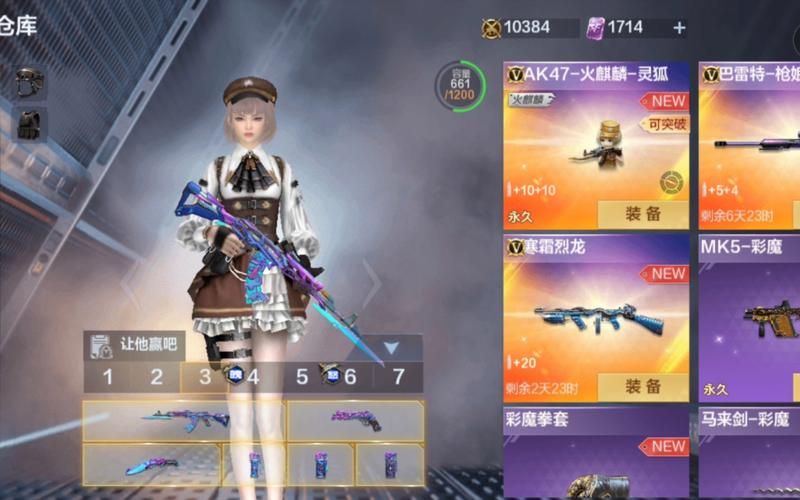The width and height of the screenshot is (800, 500).
Task: Equip the 寒霜烈龙 blue rifle
Action: [642, 386]
